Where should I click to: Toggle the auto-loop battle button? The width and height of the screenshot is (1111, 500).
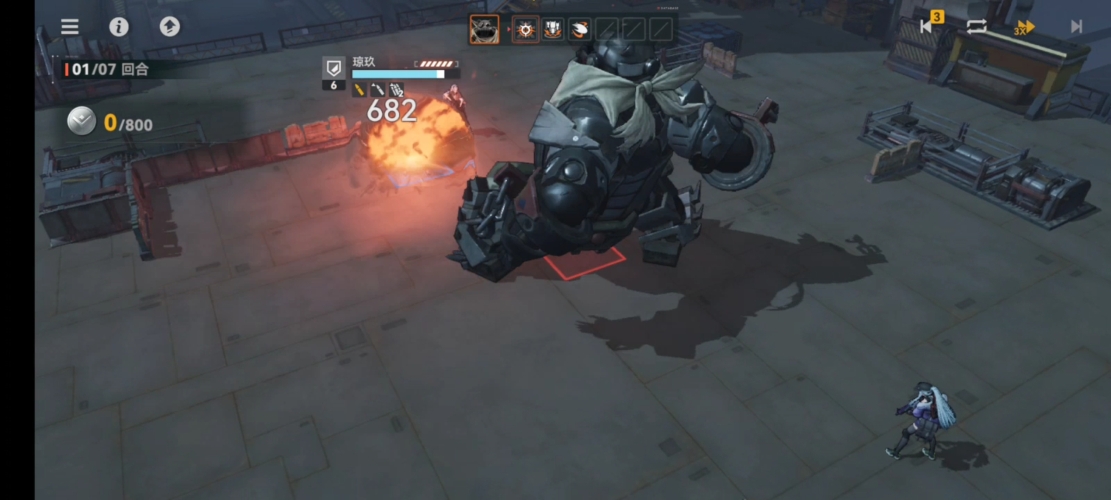[976, 27]
